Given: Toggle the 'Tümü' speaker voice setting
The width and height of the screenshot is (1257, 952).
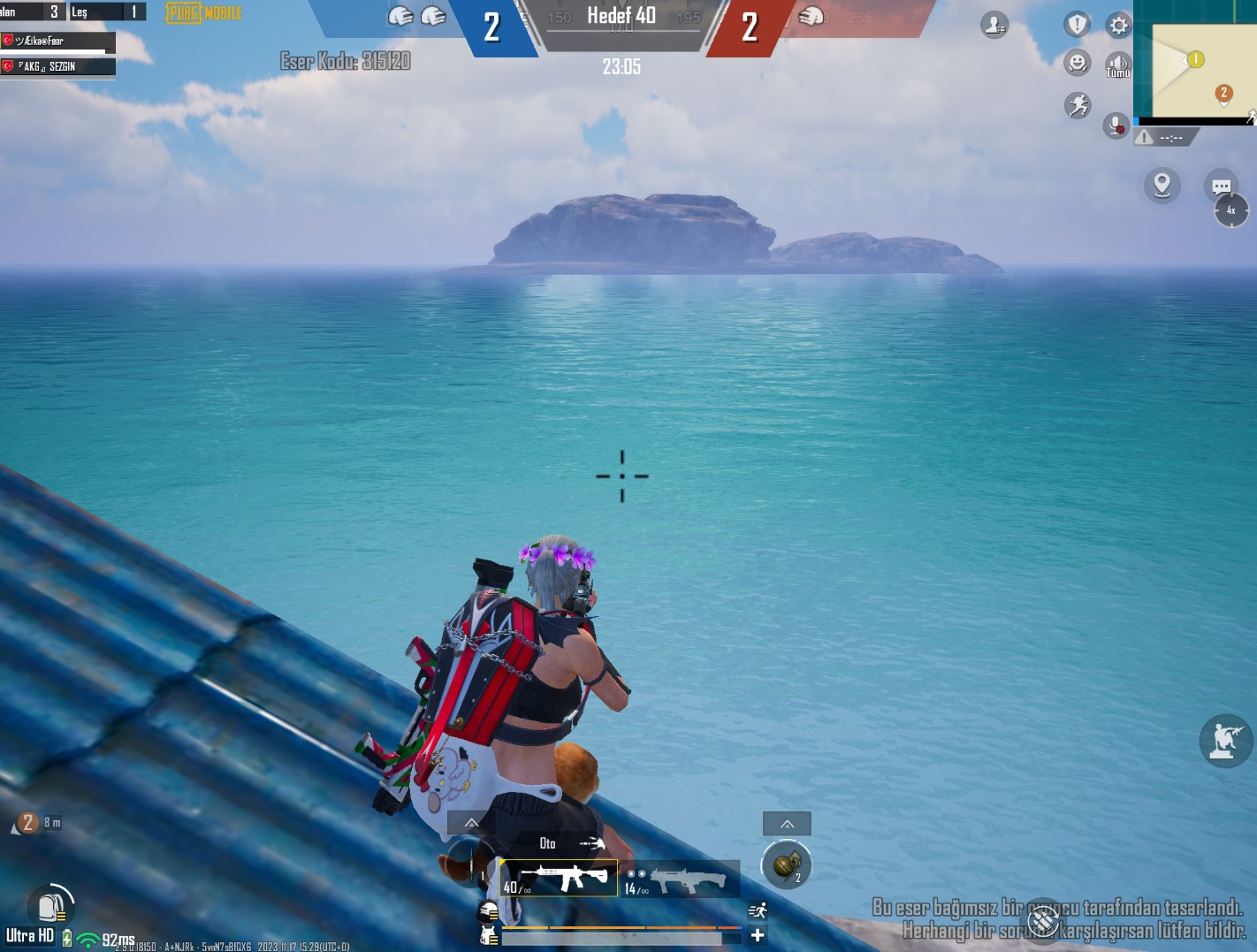Looking at the screenshot, I should tap(1118, 65).
